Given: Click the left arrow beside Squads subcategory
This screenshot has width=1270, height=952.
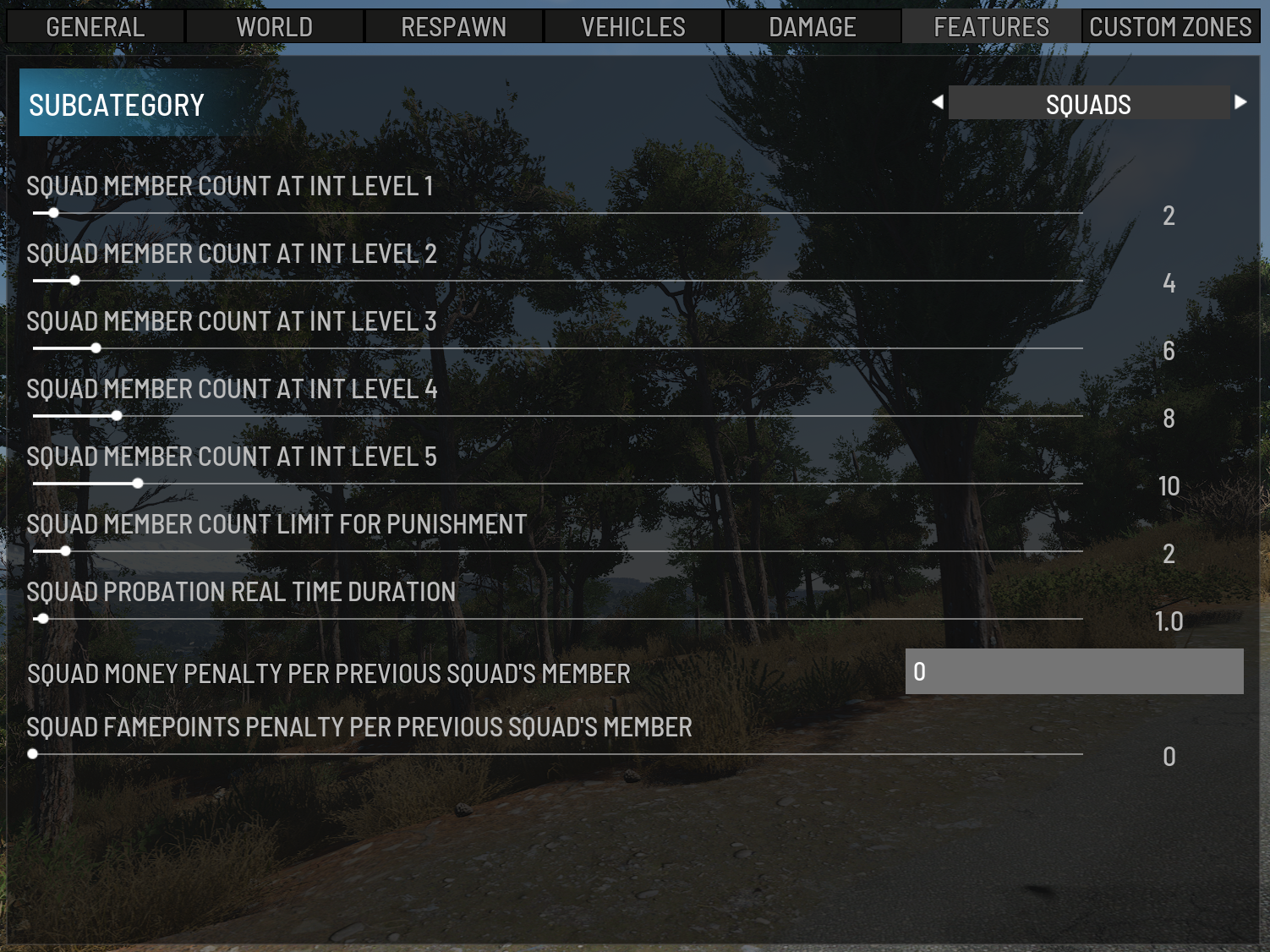Looking at the screenshot, I should click(x=937, y=102).
